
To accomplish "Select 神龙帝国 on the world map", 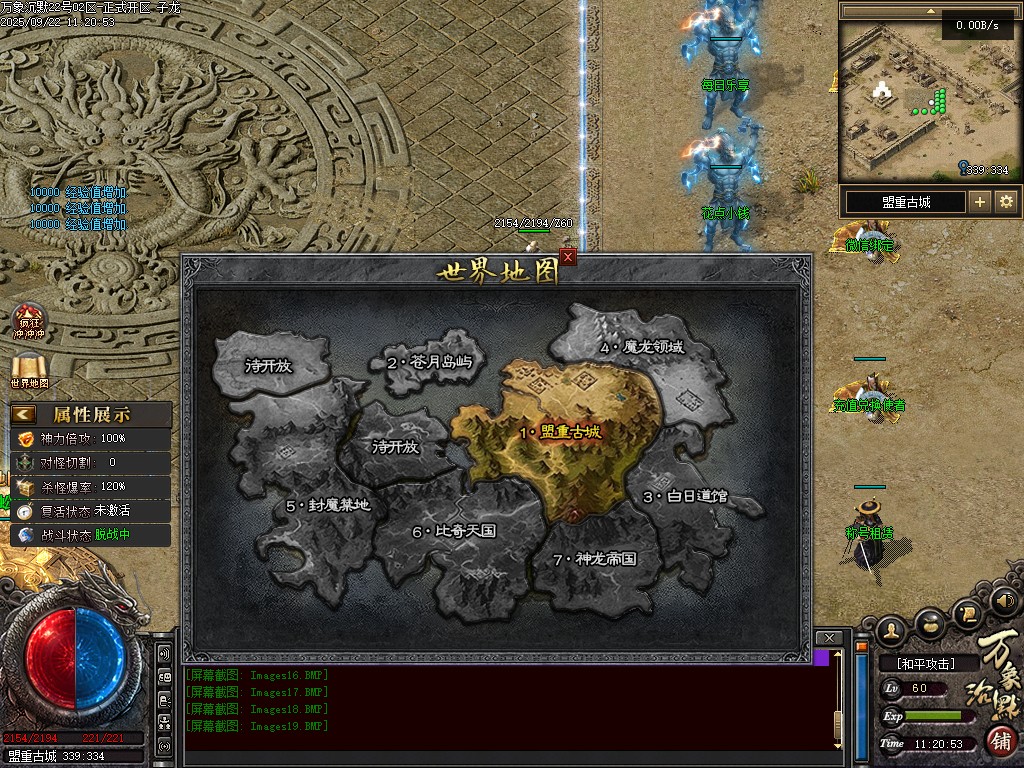I will 594,559.
